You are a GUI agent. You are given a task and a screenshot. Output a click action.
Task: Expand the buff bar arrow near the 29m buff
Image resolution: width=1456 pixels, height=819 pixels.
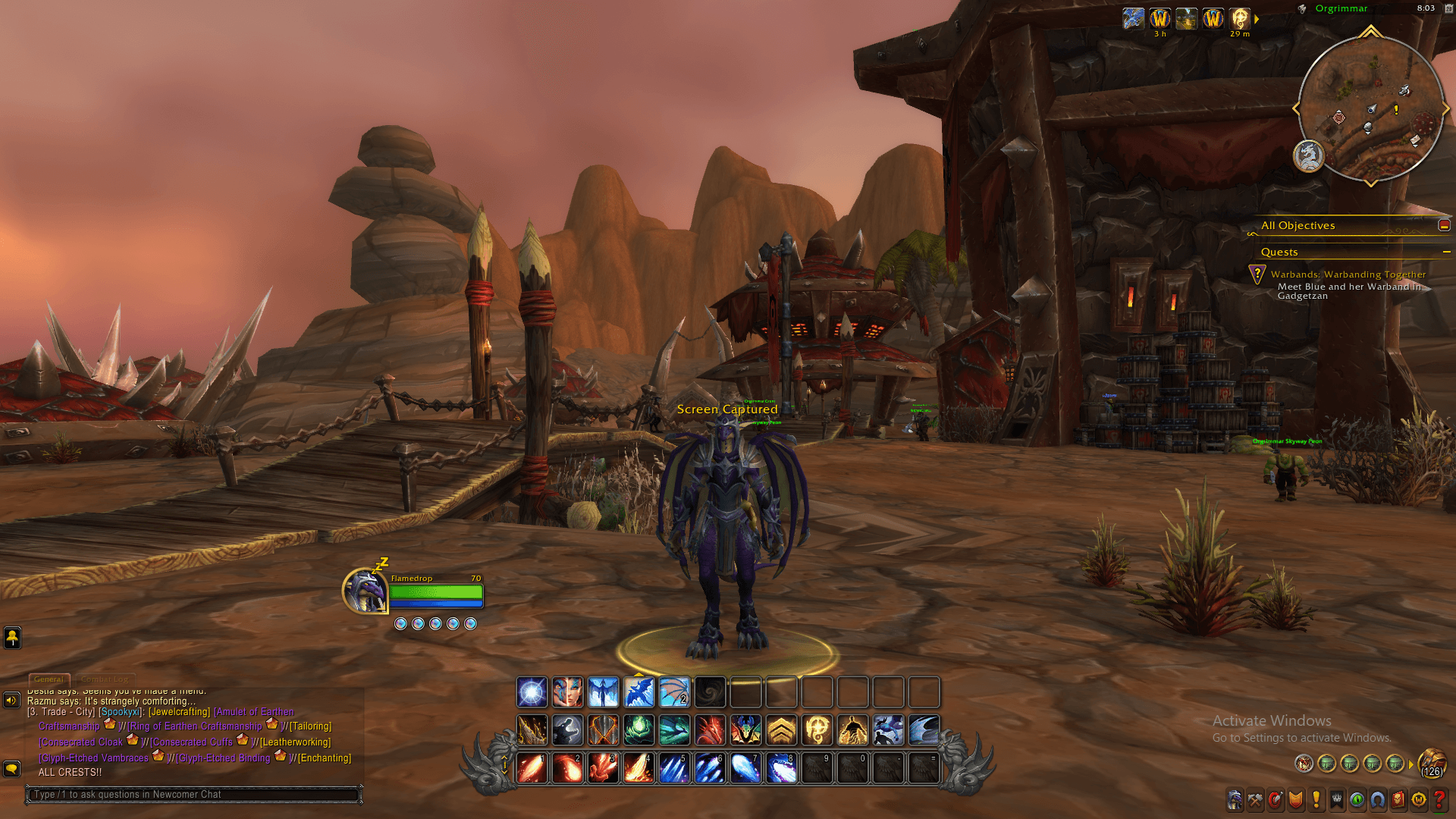(x=1258, y=19)
